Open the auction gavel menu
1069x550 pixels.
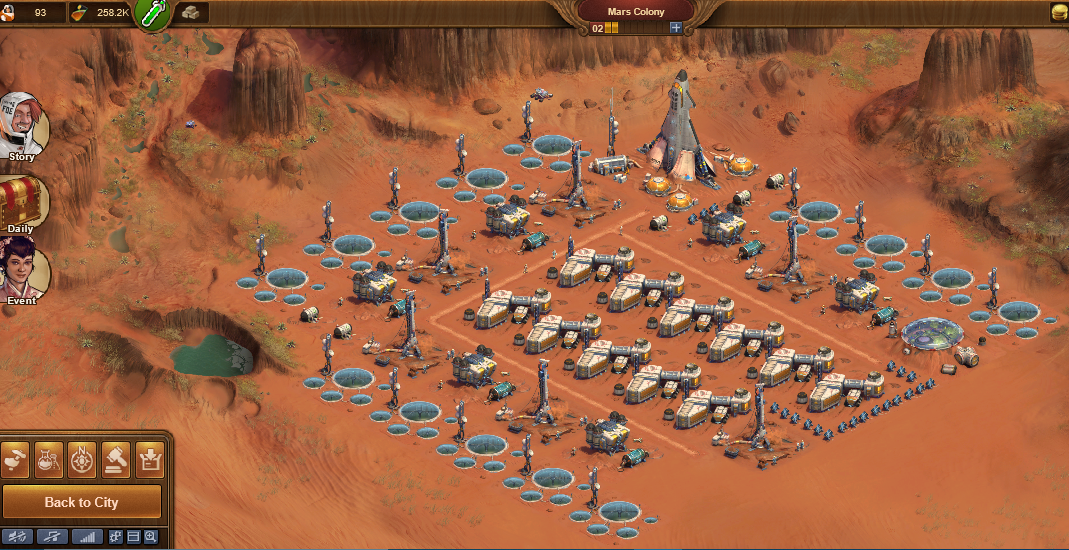(x=116, y=457)
